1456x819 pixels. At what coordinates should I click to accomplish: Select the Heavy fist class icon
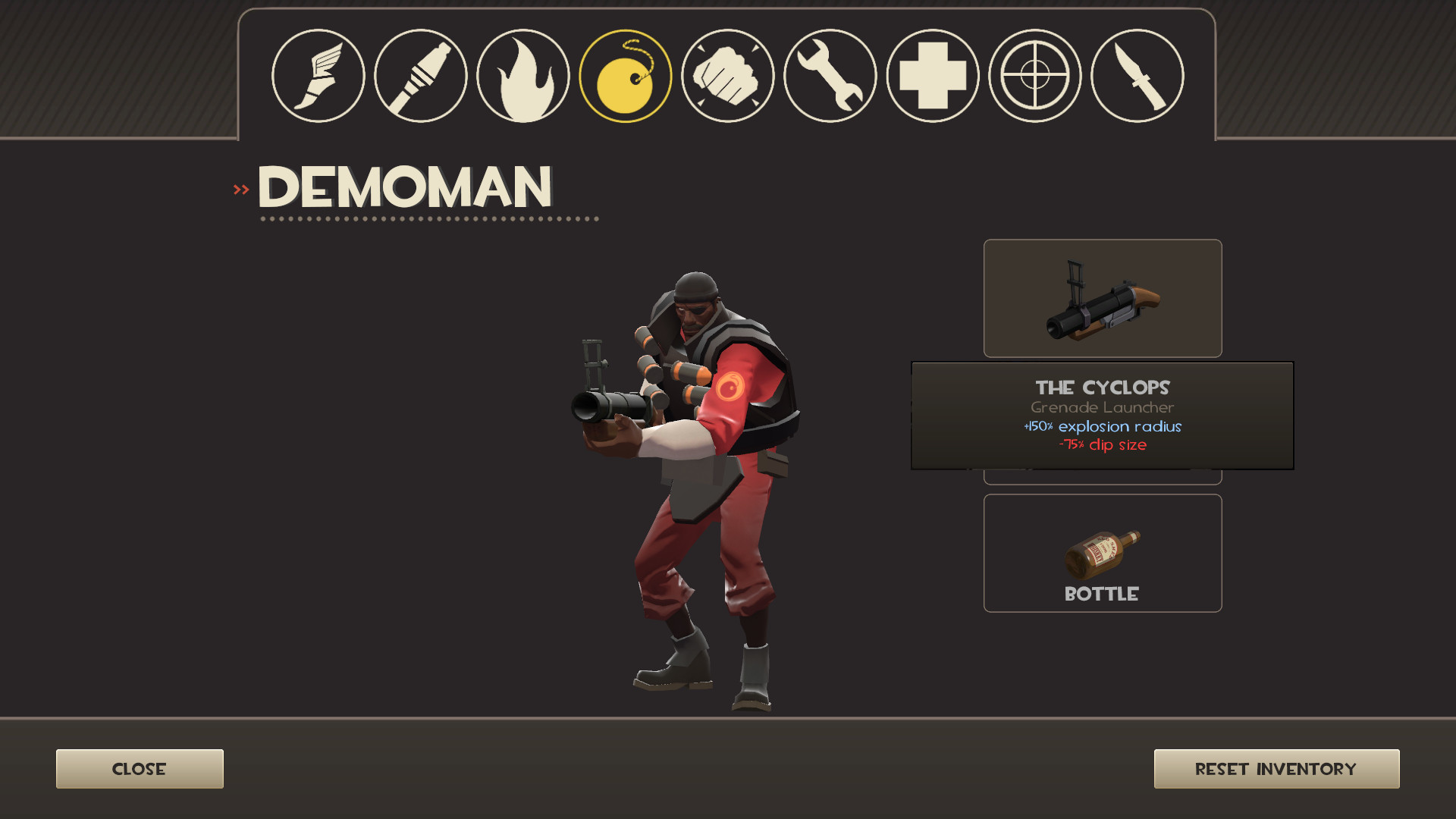click(727, 75)
